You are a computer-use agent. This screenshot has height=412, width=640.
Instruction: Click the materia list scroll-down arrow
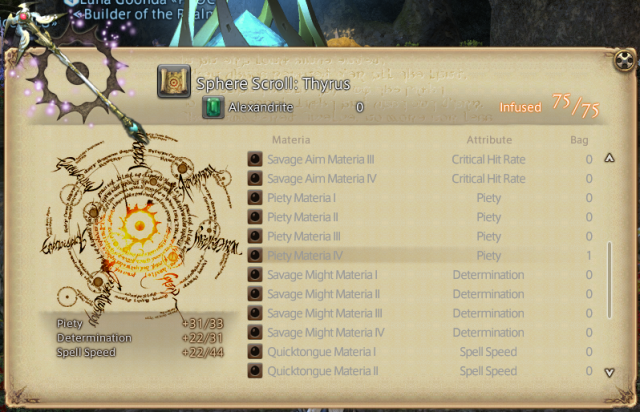(609, 373)
